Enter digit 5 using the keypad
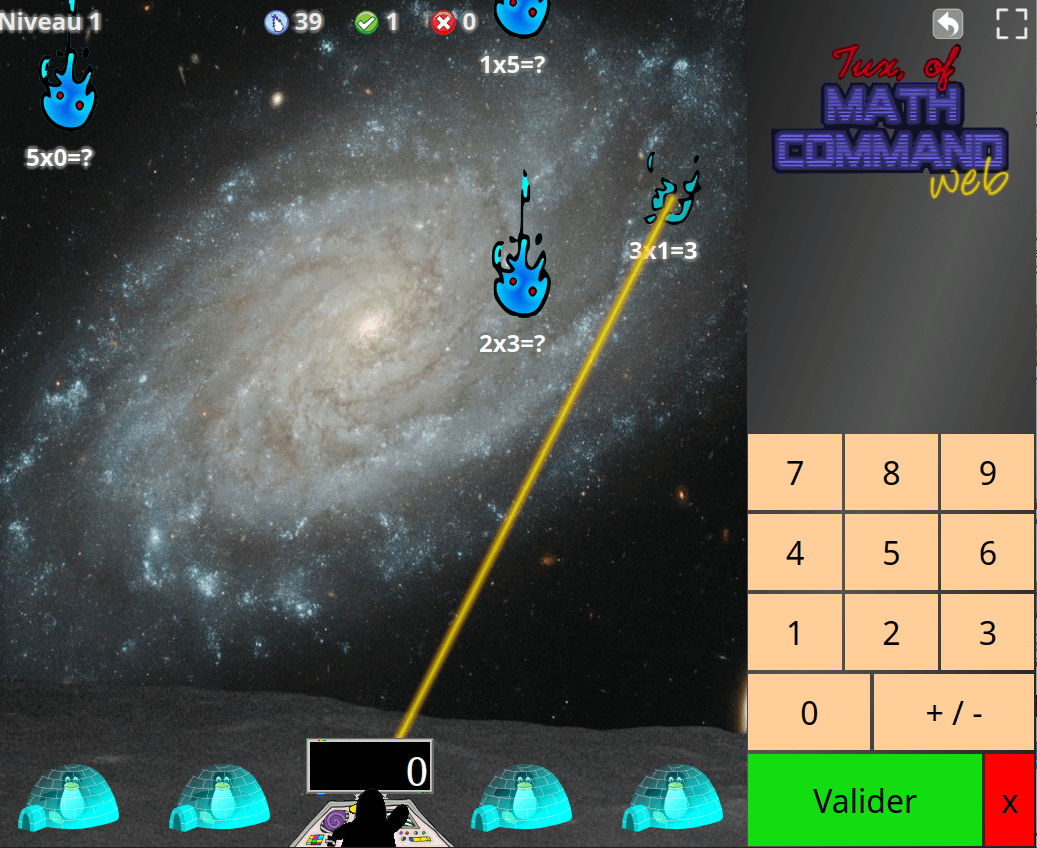This screenshot has height=848, width=1037. click(891, 553)
